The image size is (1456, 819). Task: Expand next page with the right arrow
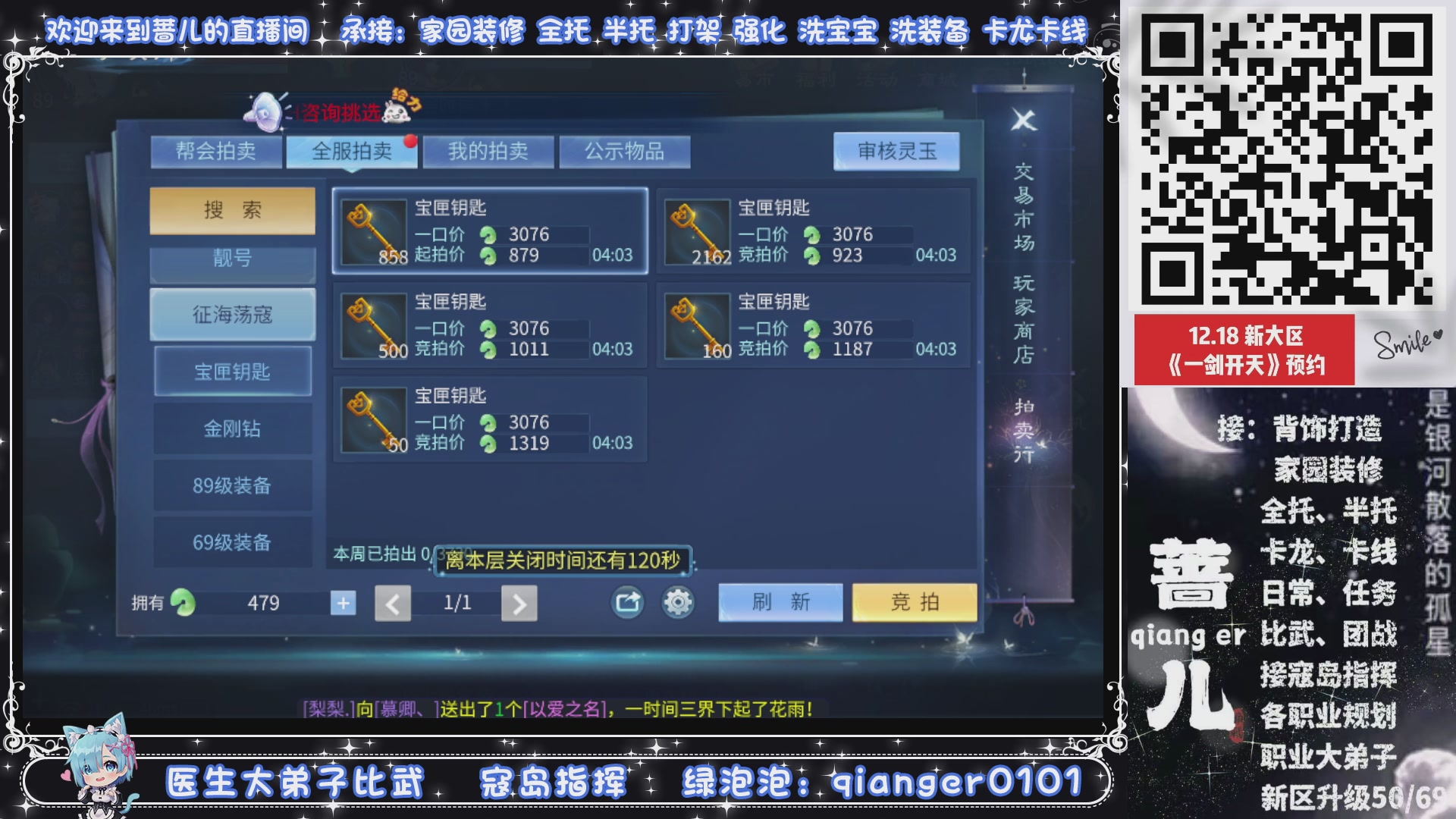click(x=519, y=602)
